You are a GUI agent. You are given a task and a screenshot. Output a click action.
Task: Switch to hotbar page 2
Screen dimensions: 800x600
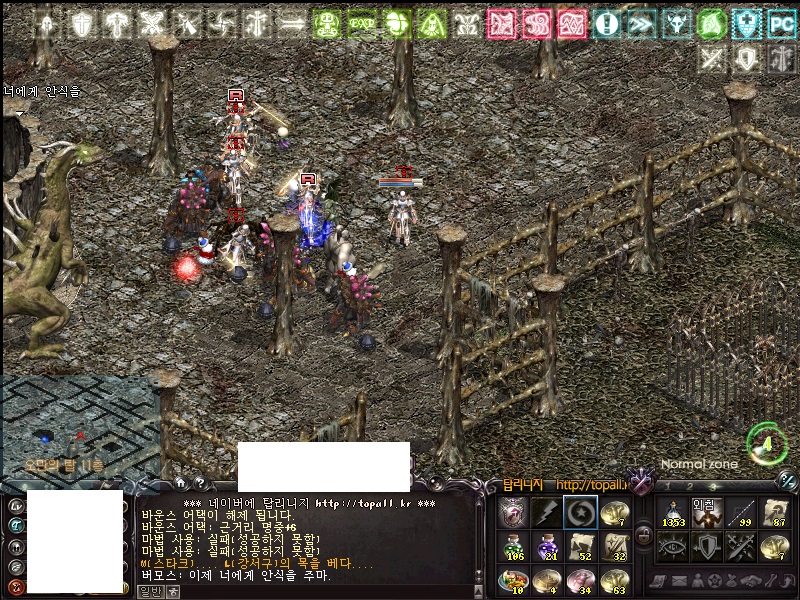(688, 487)
